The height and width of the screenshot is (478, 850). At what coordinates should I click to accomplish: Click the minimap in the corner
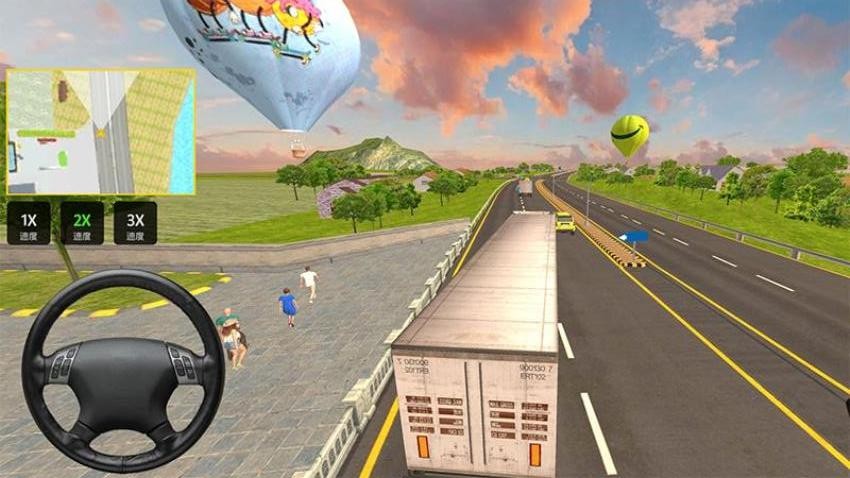pyautogui.click(x=100, y=131)
